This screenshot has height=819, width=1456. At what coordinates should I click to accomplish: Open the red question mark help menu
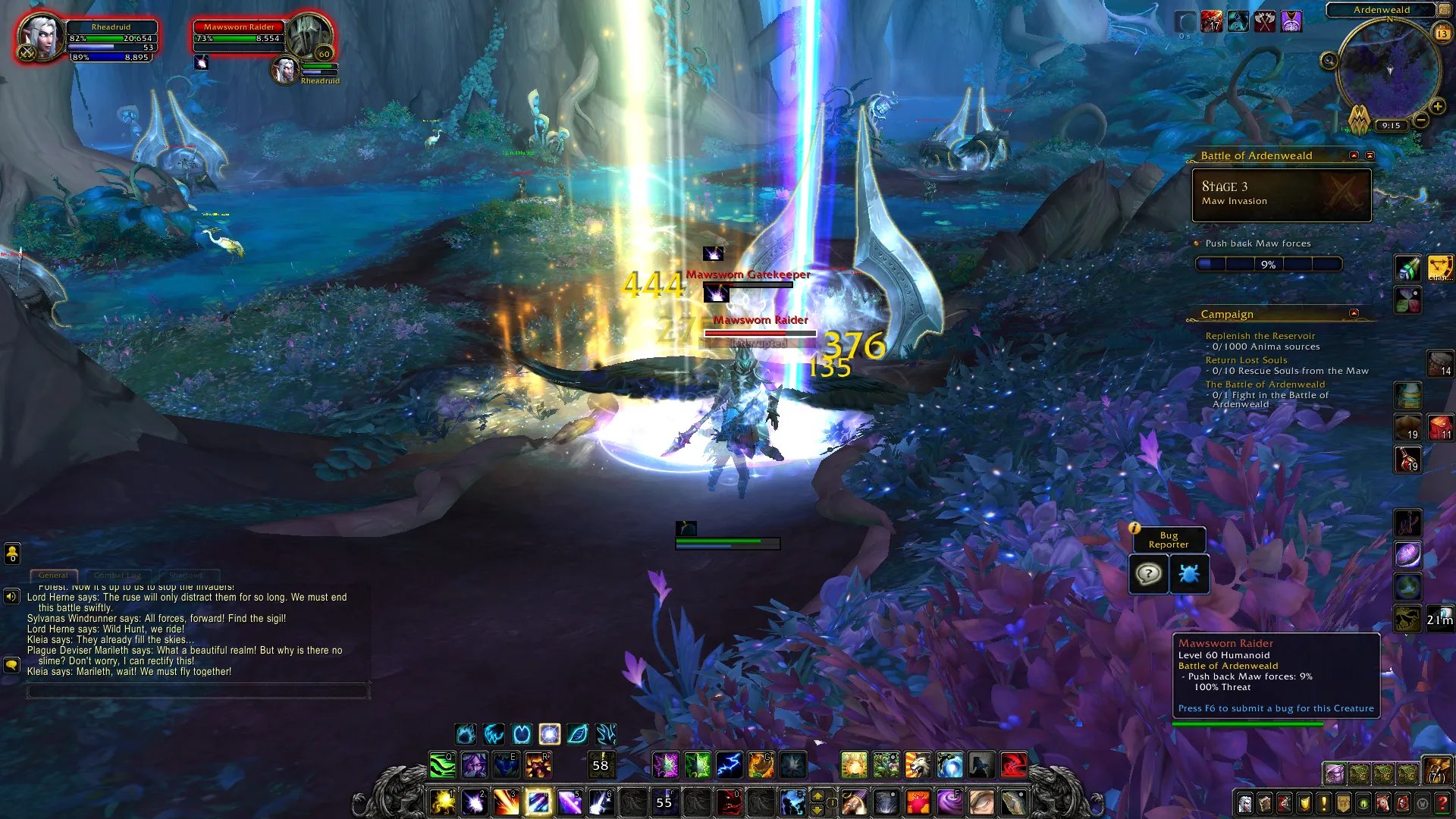pyautogui.click(x=1442, y=803)
